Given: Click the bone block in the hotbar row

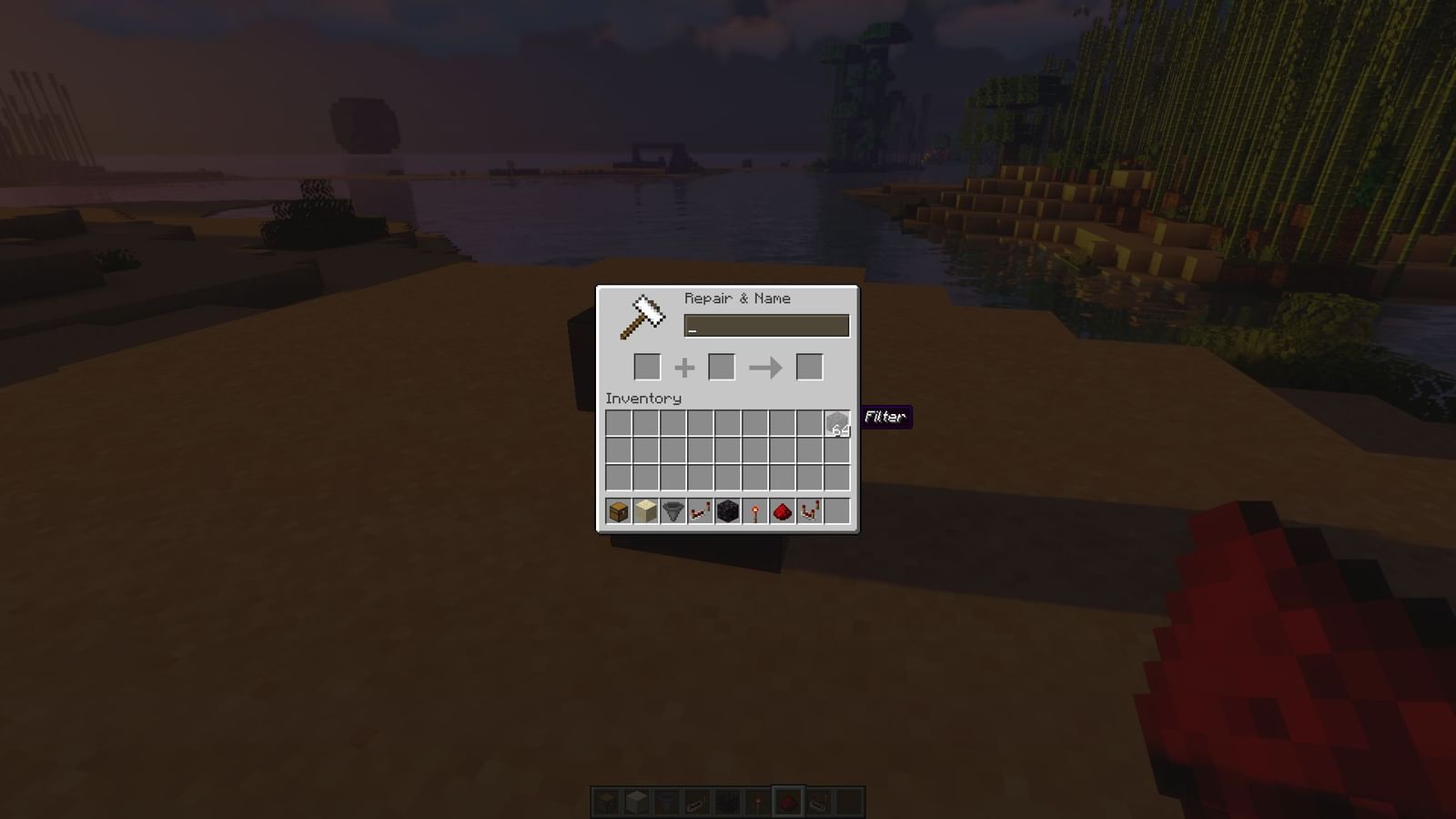Looking at the screenshot, I should tap(643, 511).
